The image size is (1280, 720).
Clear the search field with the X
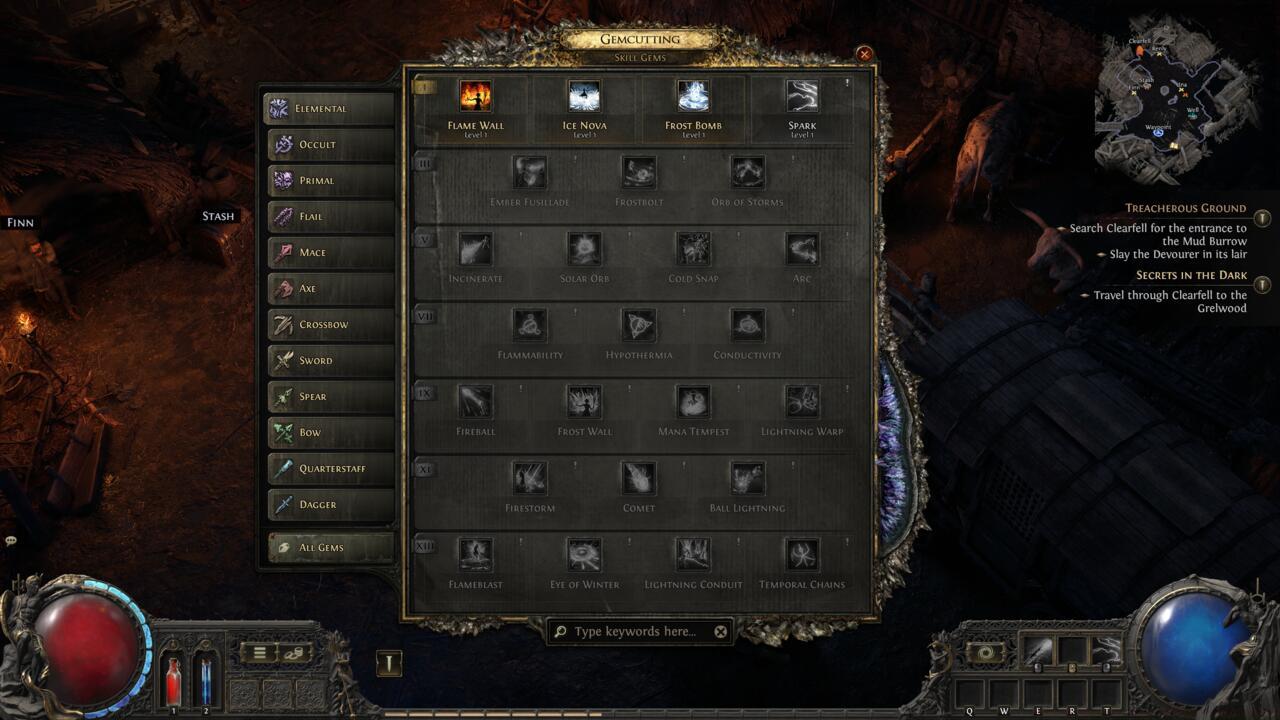(x=718, y=631)
